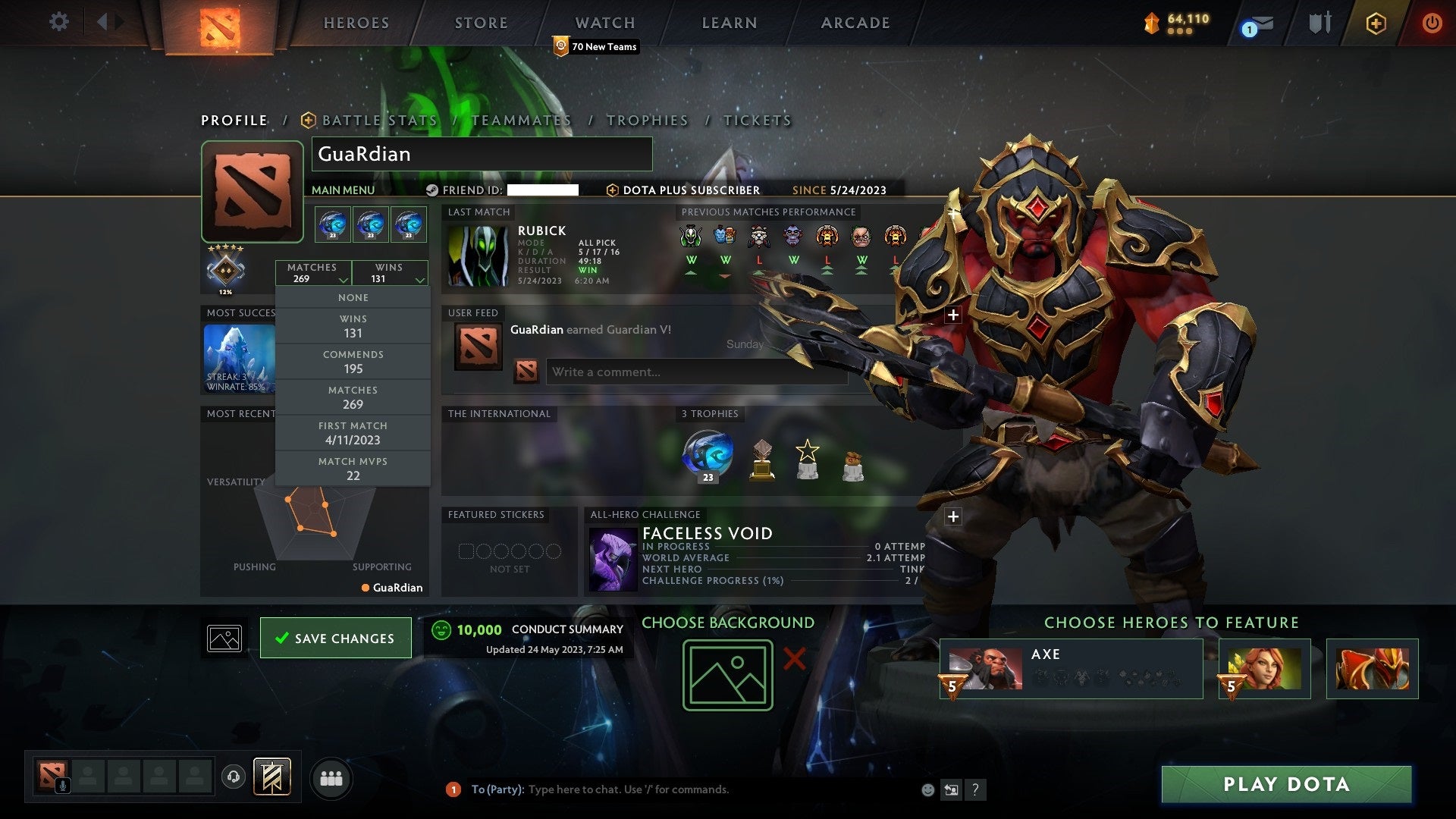1456x819 pixels.
Task: Select FIRST MATCH from the stats list
Action: pos(353,432)
